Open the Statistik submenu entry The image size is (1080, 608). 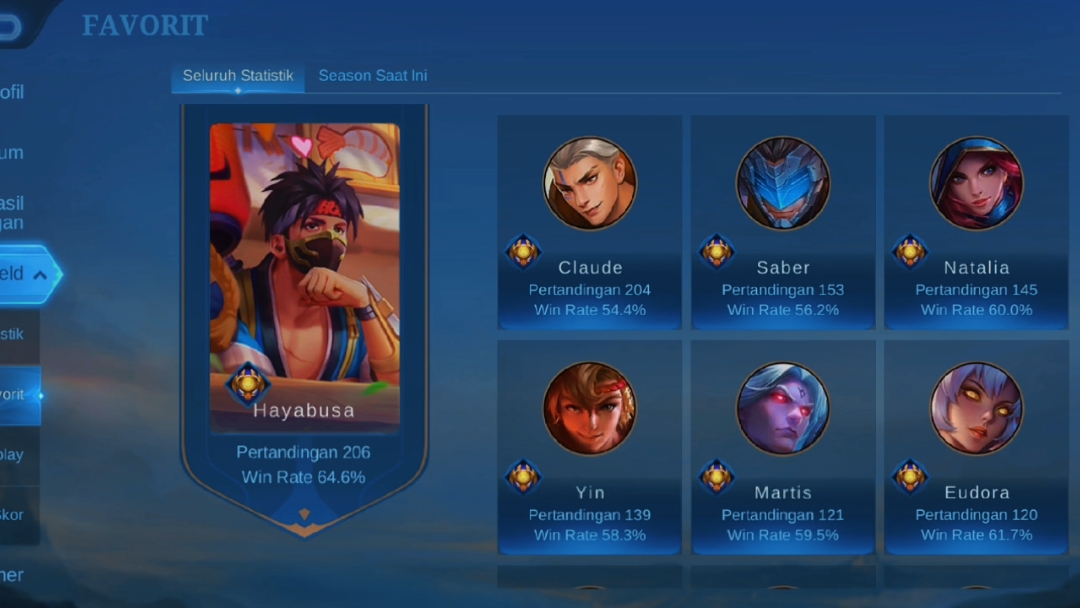pyautogui.click(x=16, y=334)
